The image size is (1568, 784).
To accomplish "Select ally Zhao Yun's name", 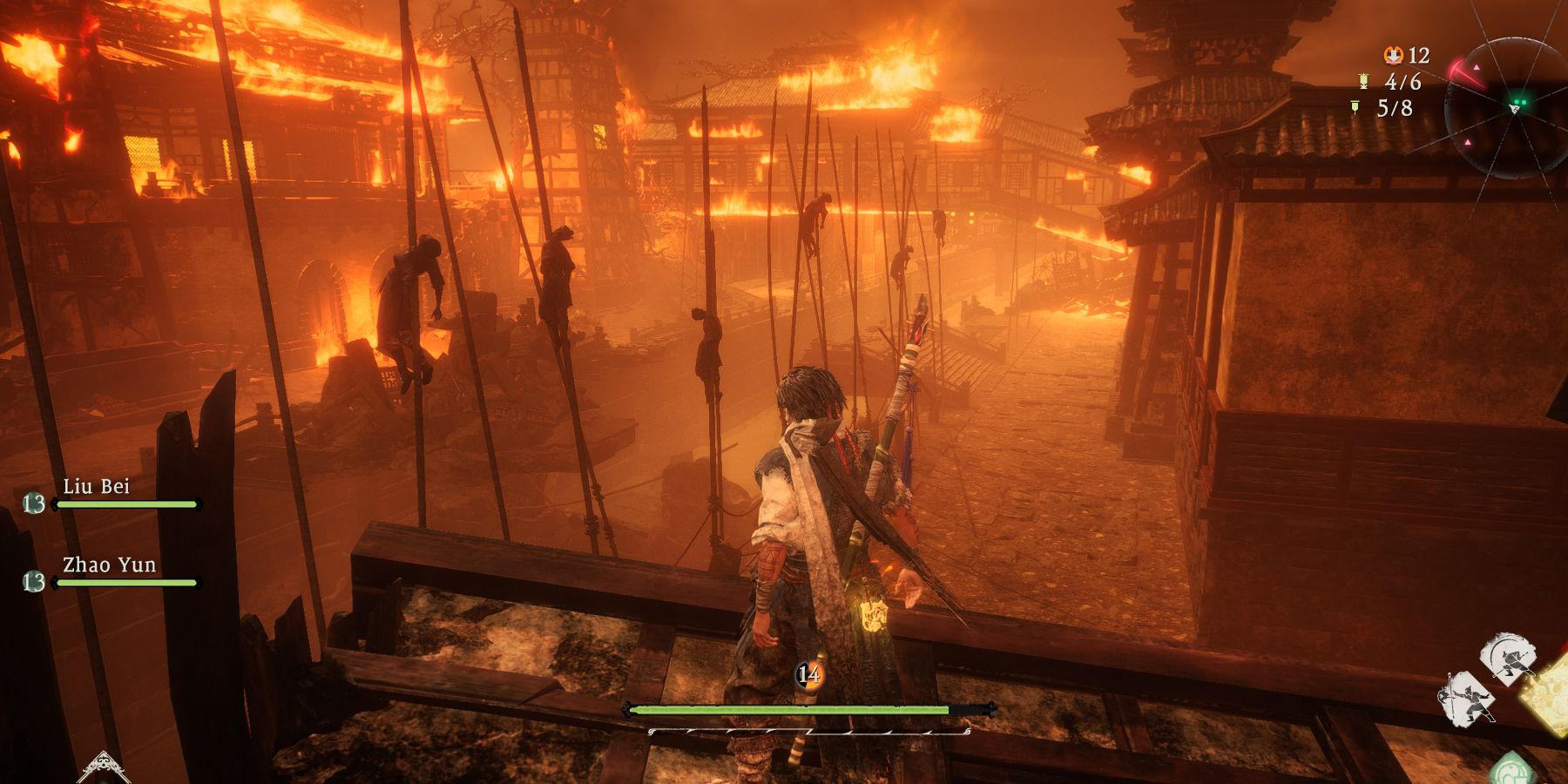I will click(x=109, y=564).
